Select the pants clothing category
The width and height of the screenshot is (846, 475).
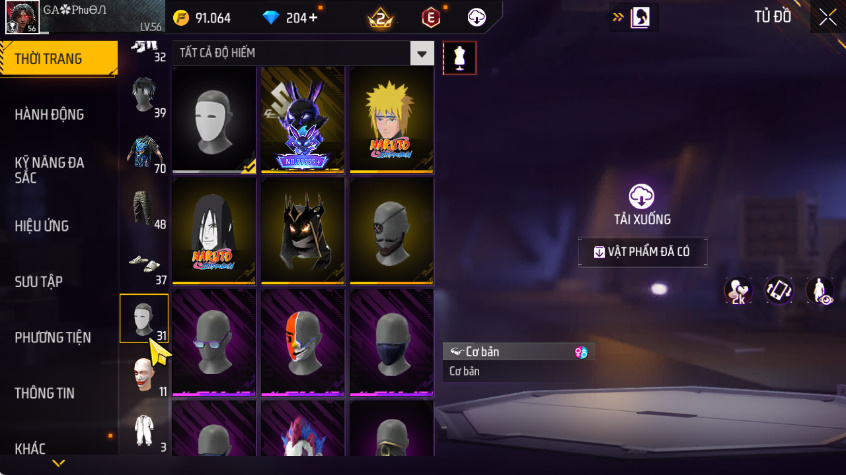click(144, 209)
